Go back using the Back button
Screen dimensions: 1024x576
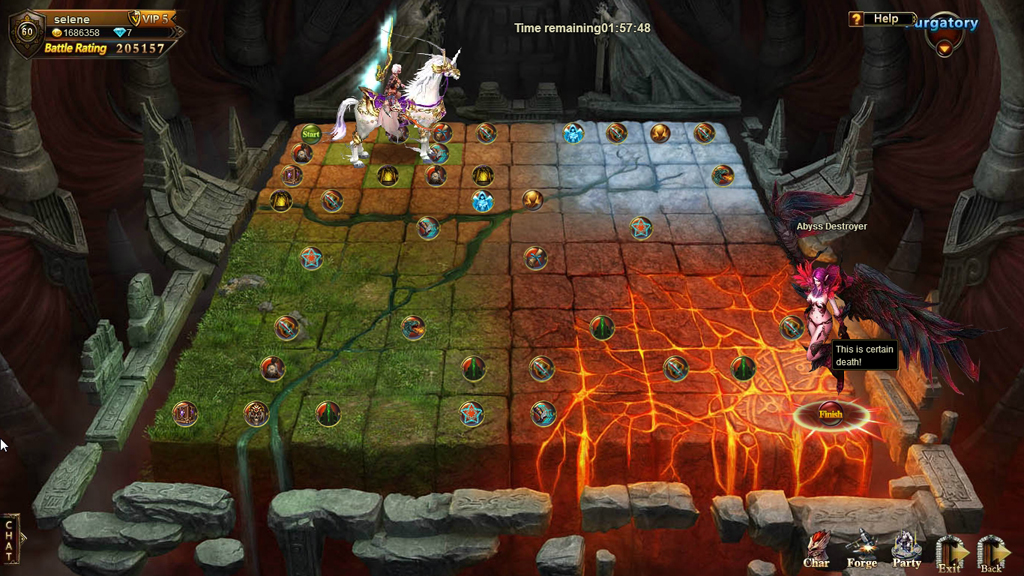tap(991, 553)
